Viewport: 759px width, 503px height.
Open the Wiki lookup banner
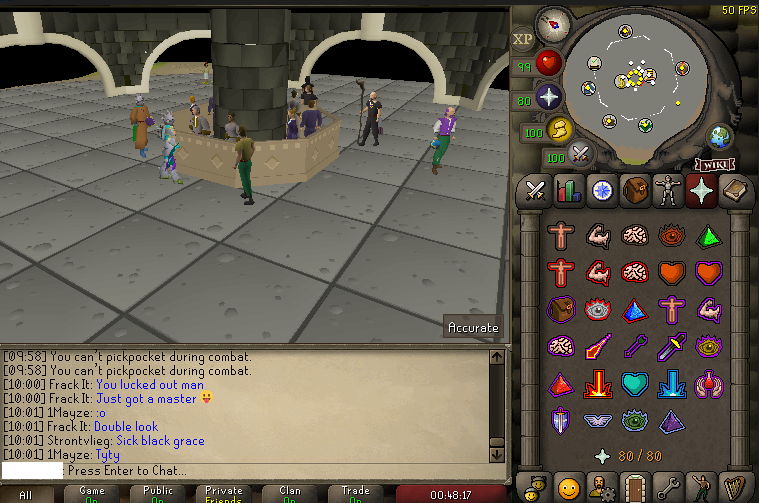pyautogui.click(x=719, y=163)
